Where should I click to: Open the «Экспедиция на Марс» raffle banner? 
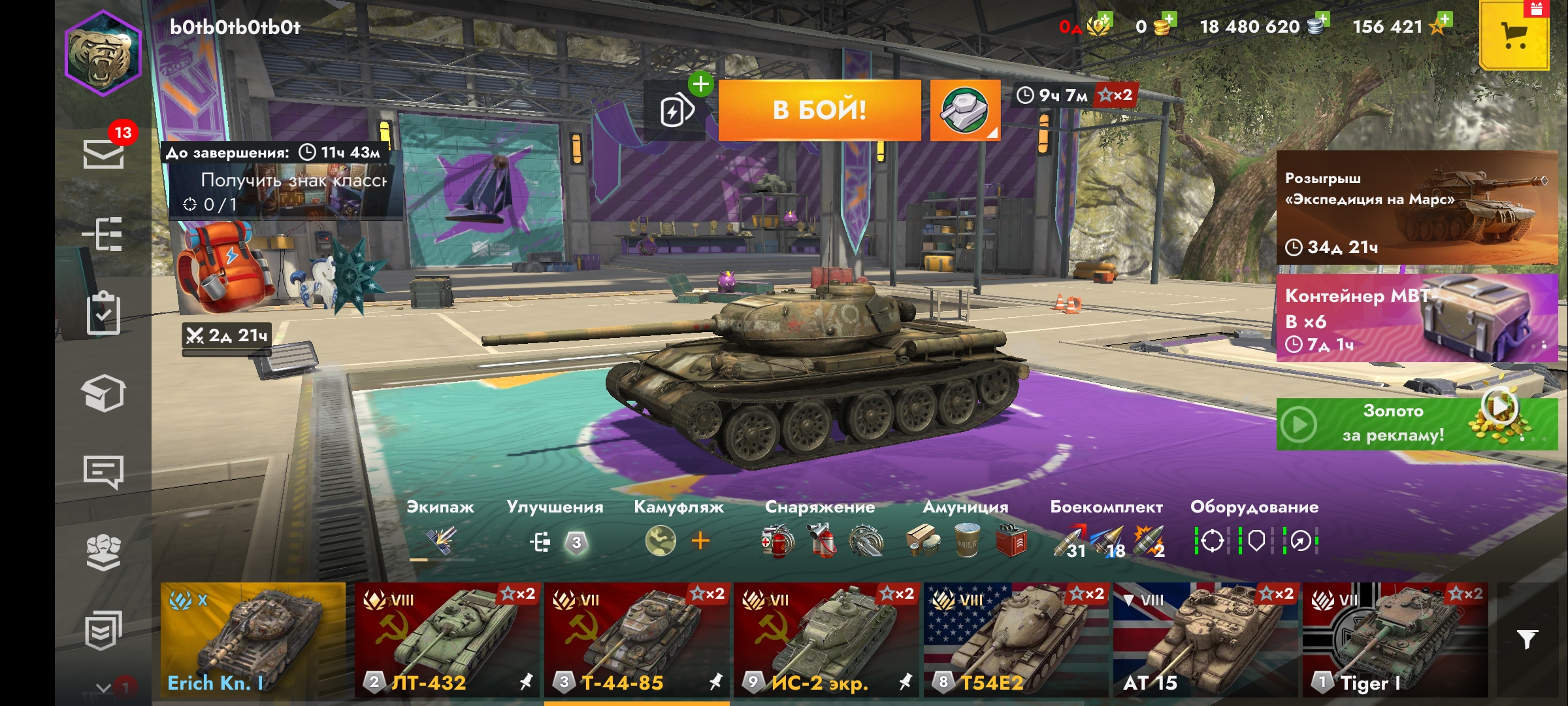point(1416,208)
